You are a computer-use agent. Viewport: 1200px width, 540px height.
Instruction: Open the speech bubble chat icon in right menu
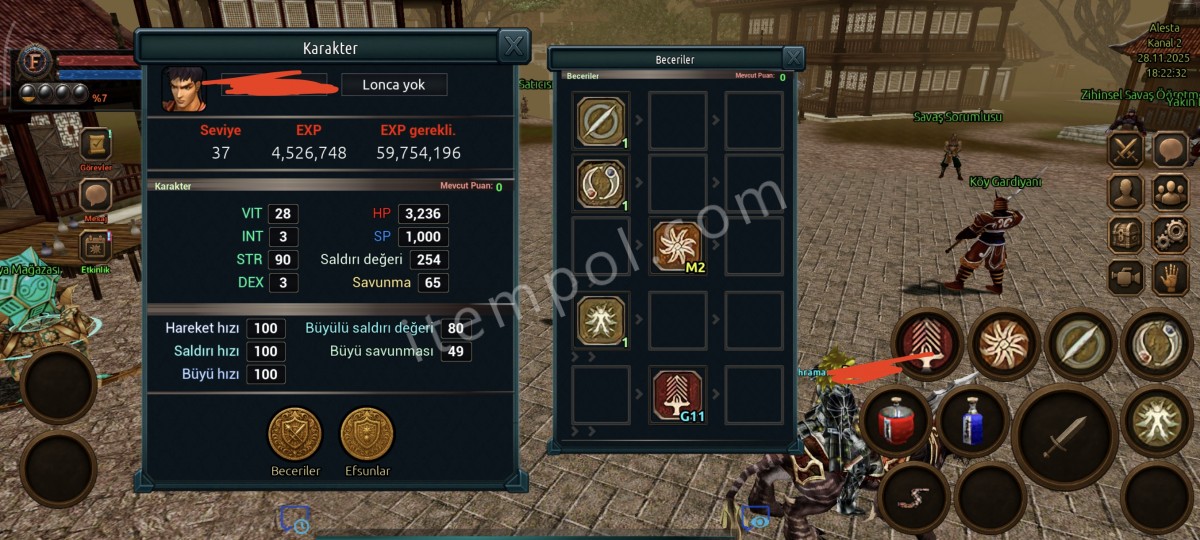[1170, 150]
